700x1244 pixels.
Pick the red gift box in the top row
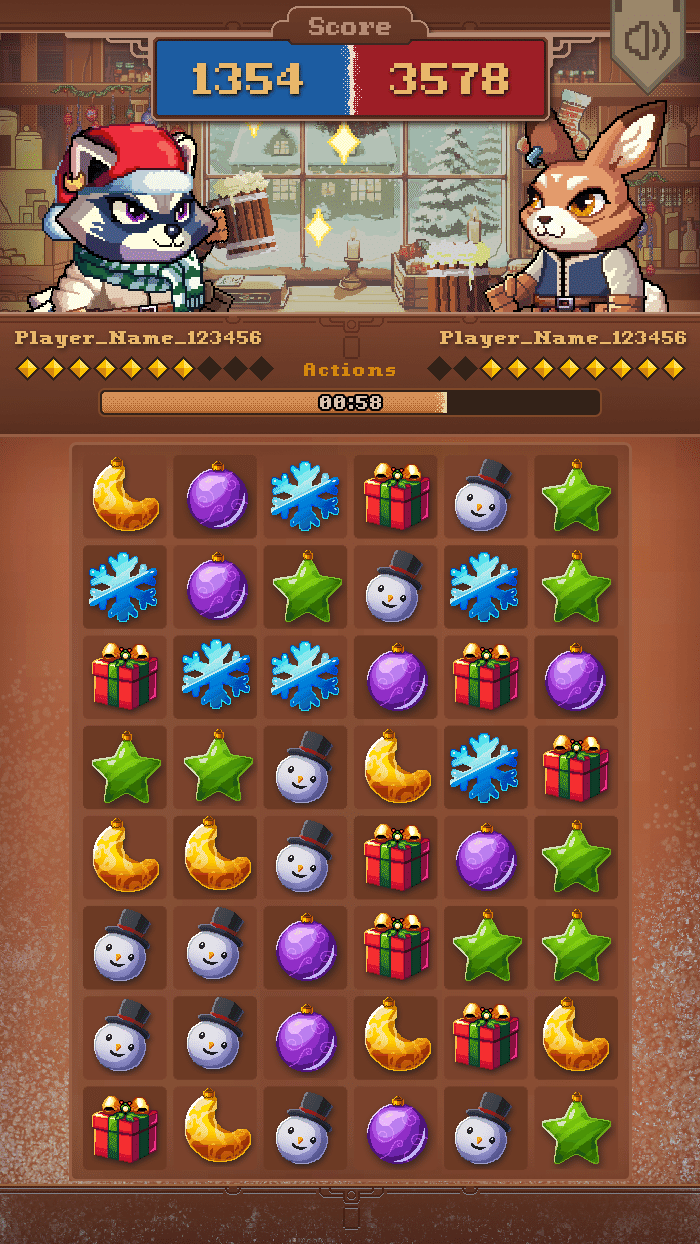pos(396,496)
